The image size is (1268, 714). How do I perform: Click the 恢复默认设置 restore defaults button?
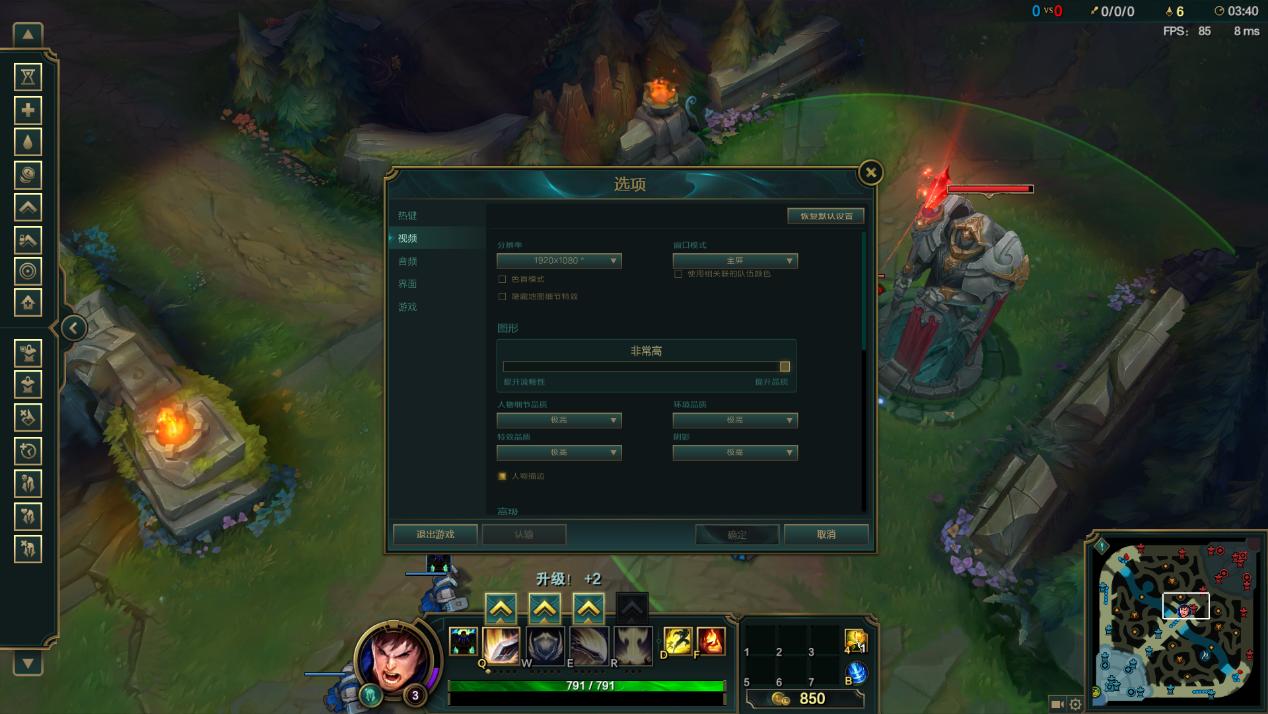(826, 216)
